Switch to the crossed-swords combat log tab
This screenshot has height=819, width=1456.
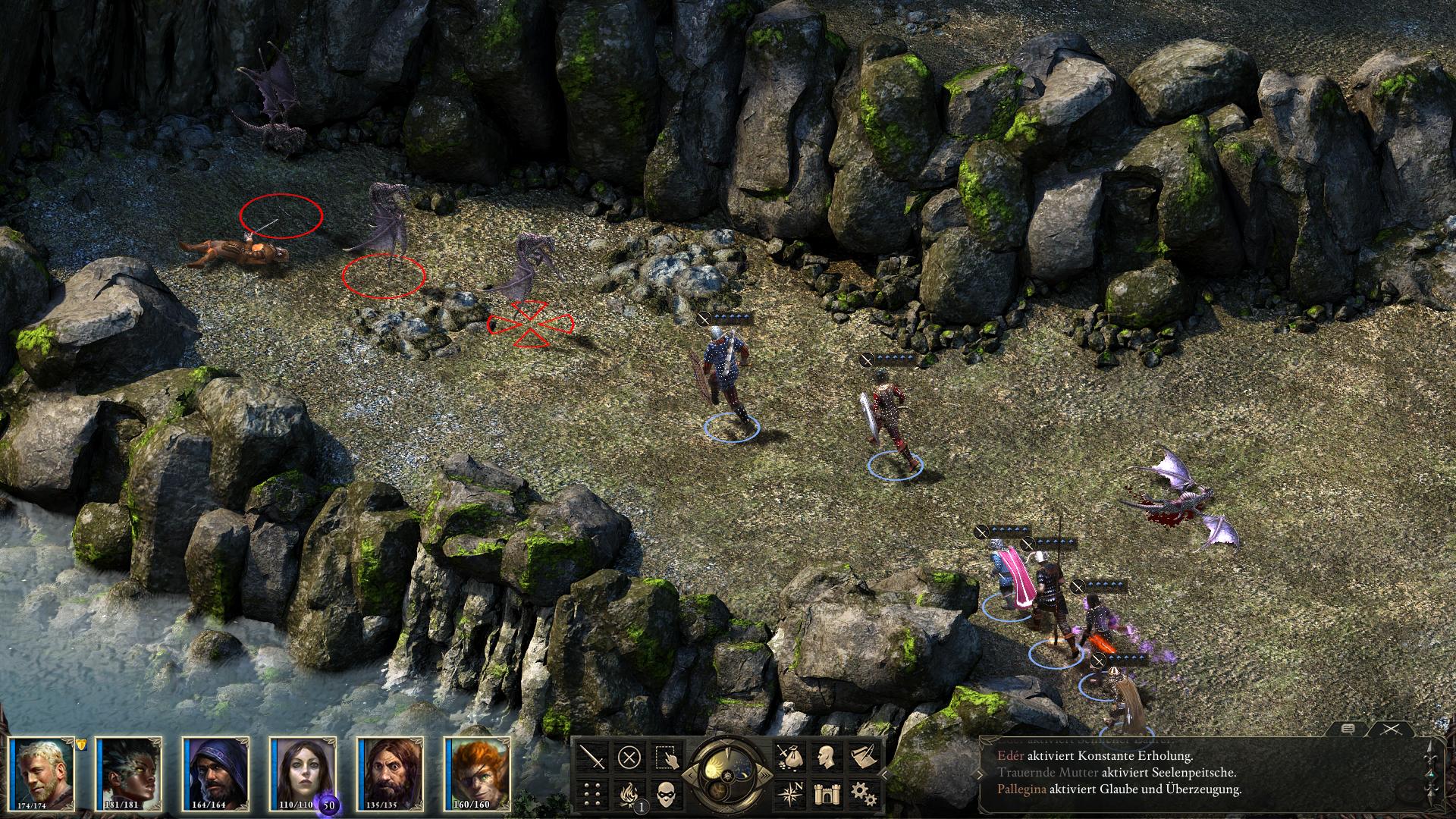[x=1390, y=729]
